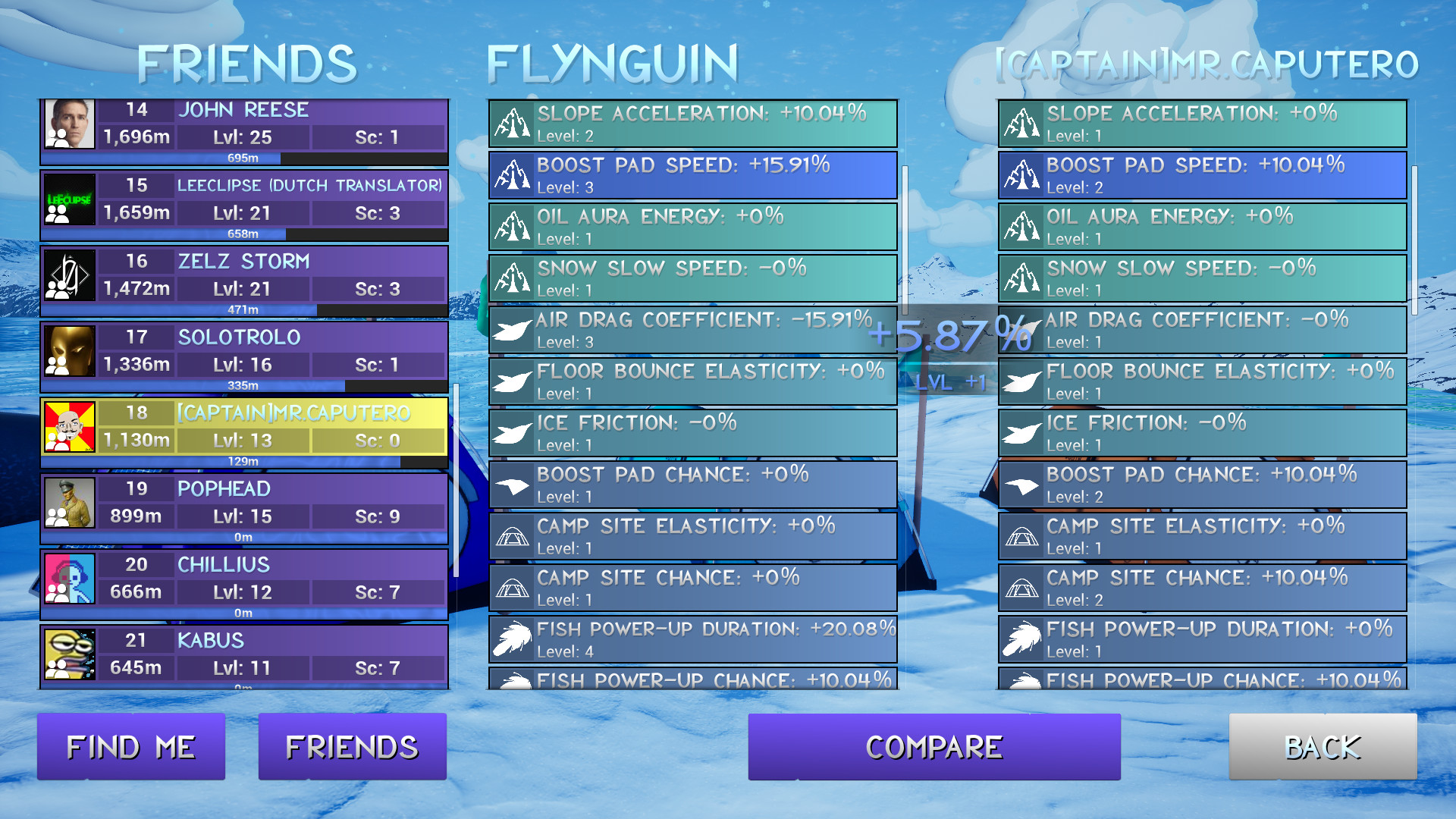The image size is (1456, 819).
Task: Select the Floor Bounce Elasticity feather icon
Action: [x=514, y=381]
